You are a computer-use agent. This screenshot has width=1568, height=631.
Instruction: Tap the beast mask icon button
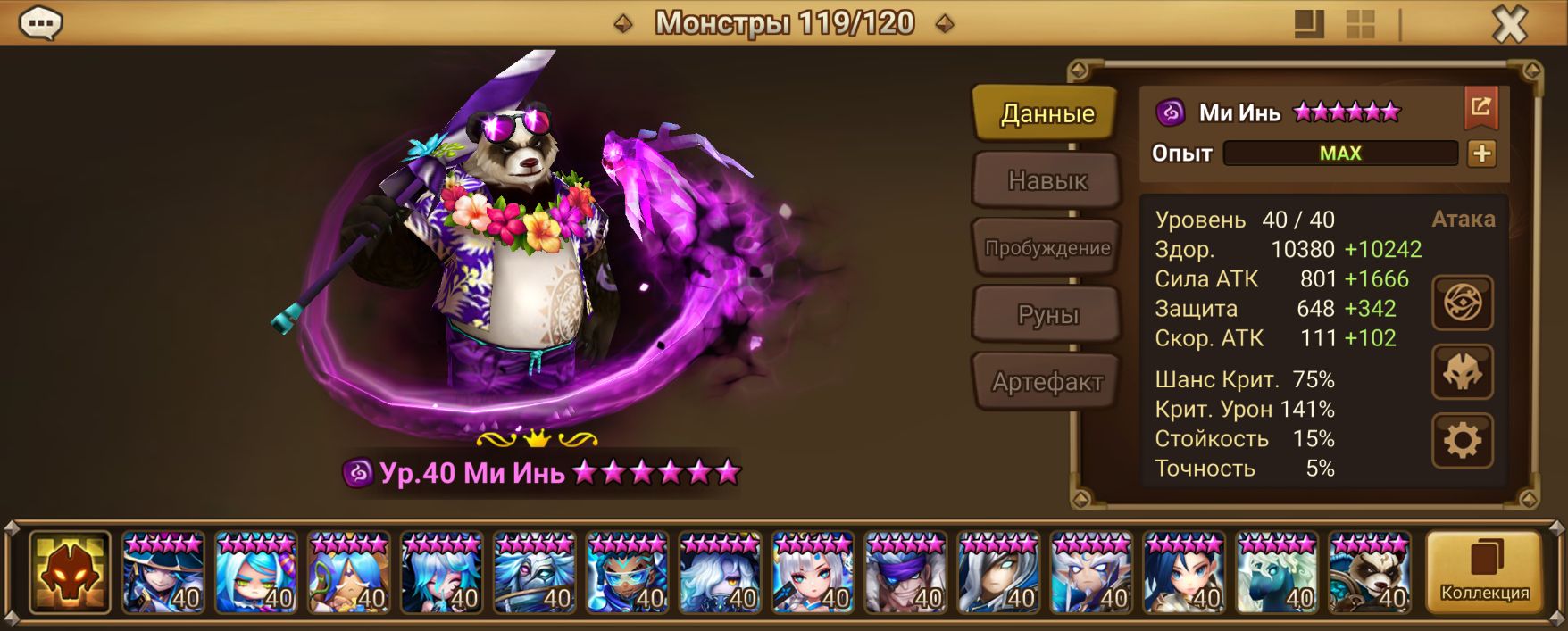coord(1462,372)
